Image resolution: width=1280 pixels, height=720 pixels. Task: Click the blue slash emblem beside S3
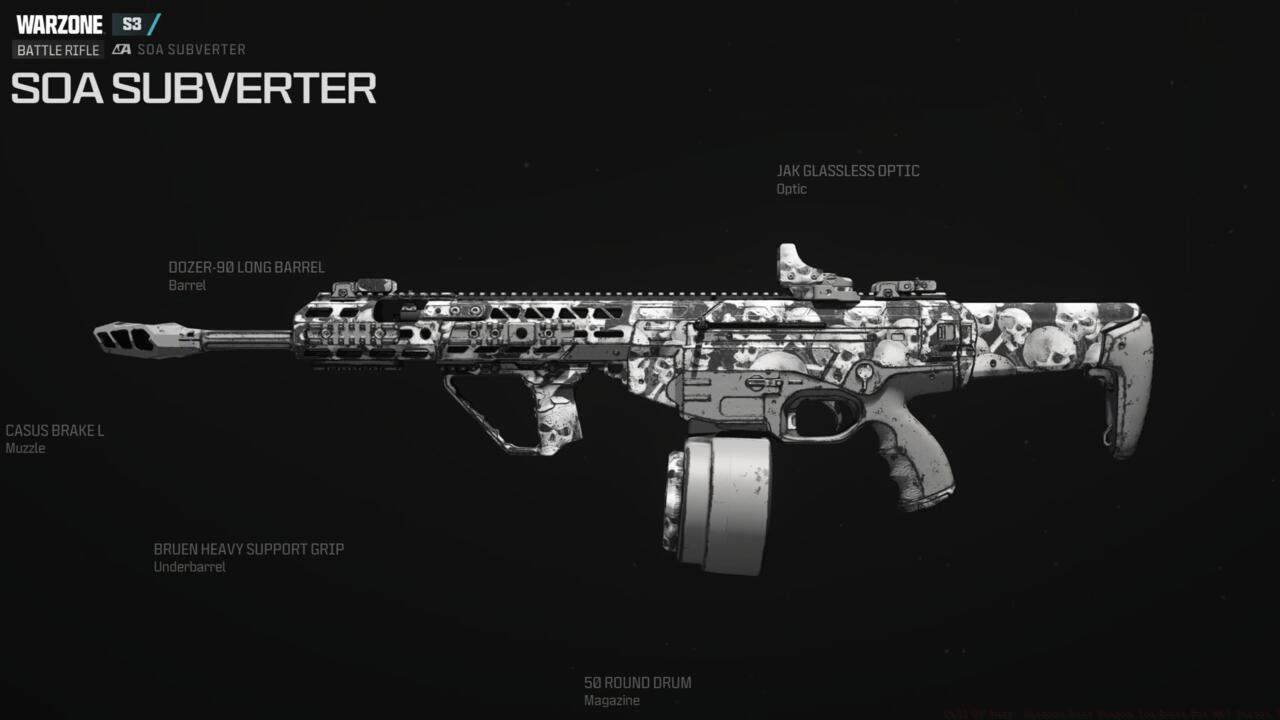(x=155, y=24)
